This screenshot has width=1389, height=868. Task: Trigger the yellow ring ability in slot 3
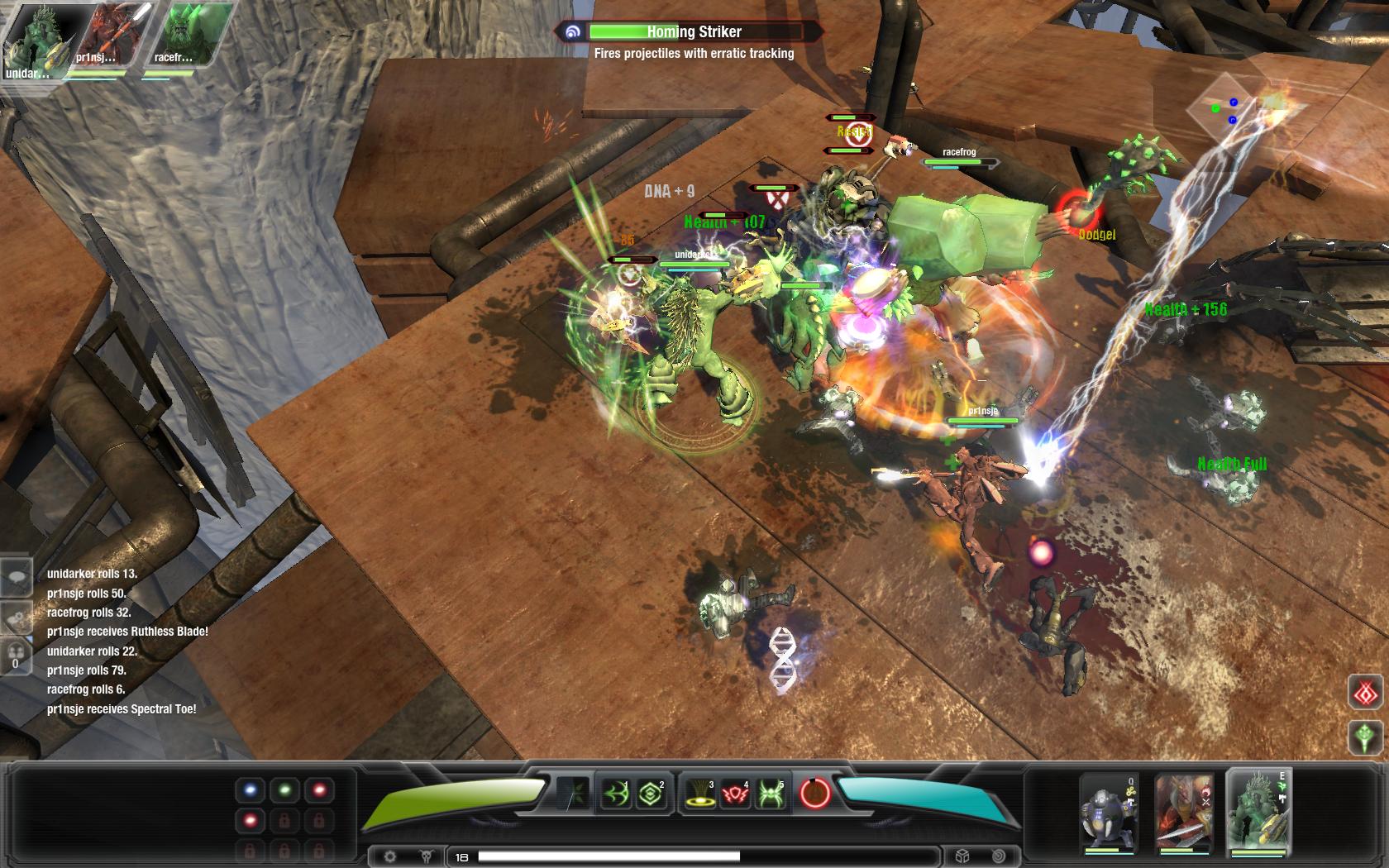699,794
